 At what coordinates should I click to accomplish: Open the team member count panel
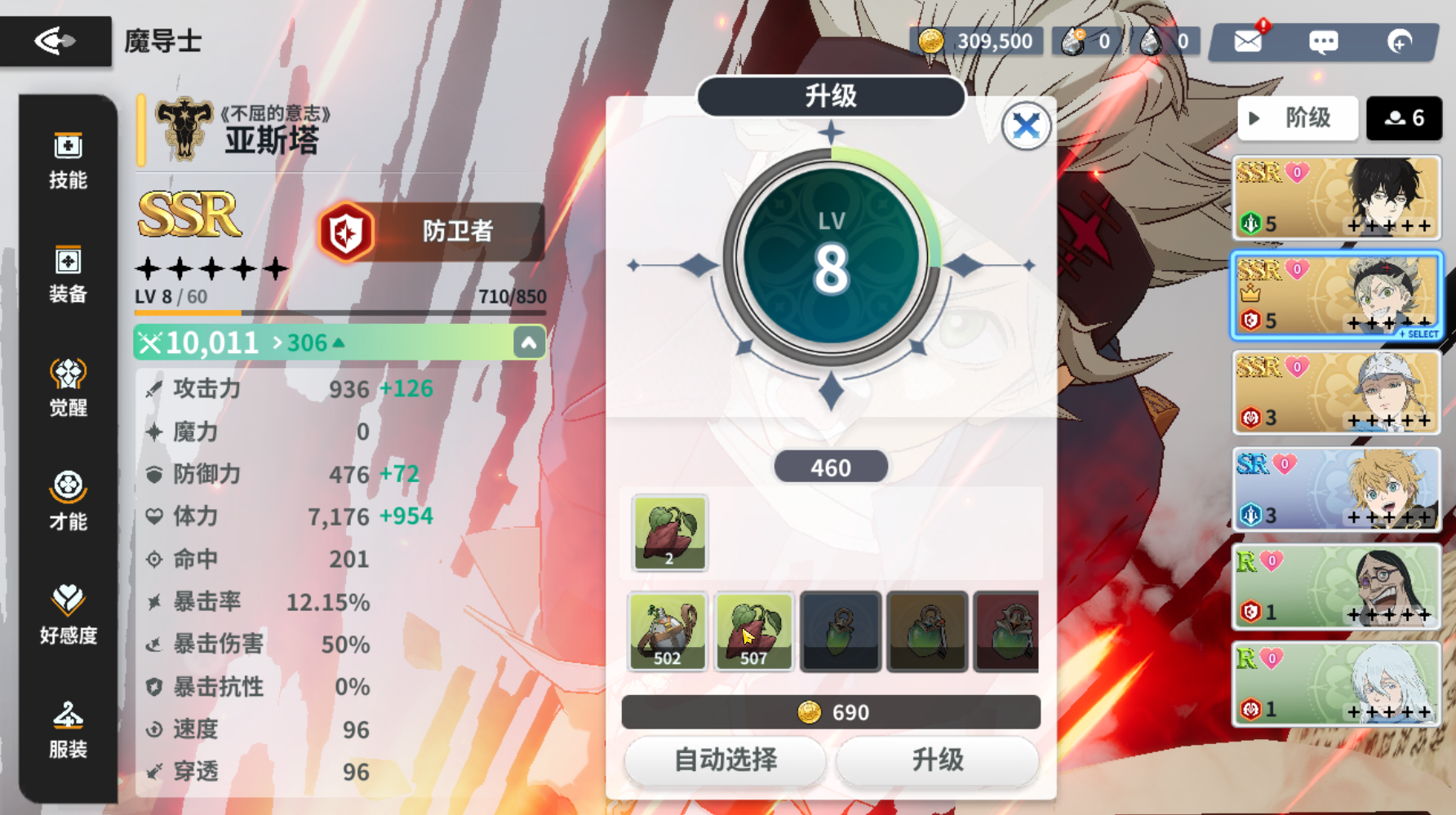click(1405, 118)
